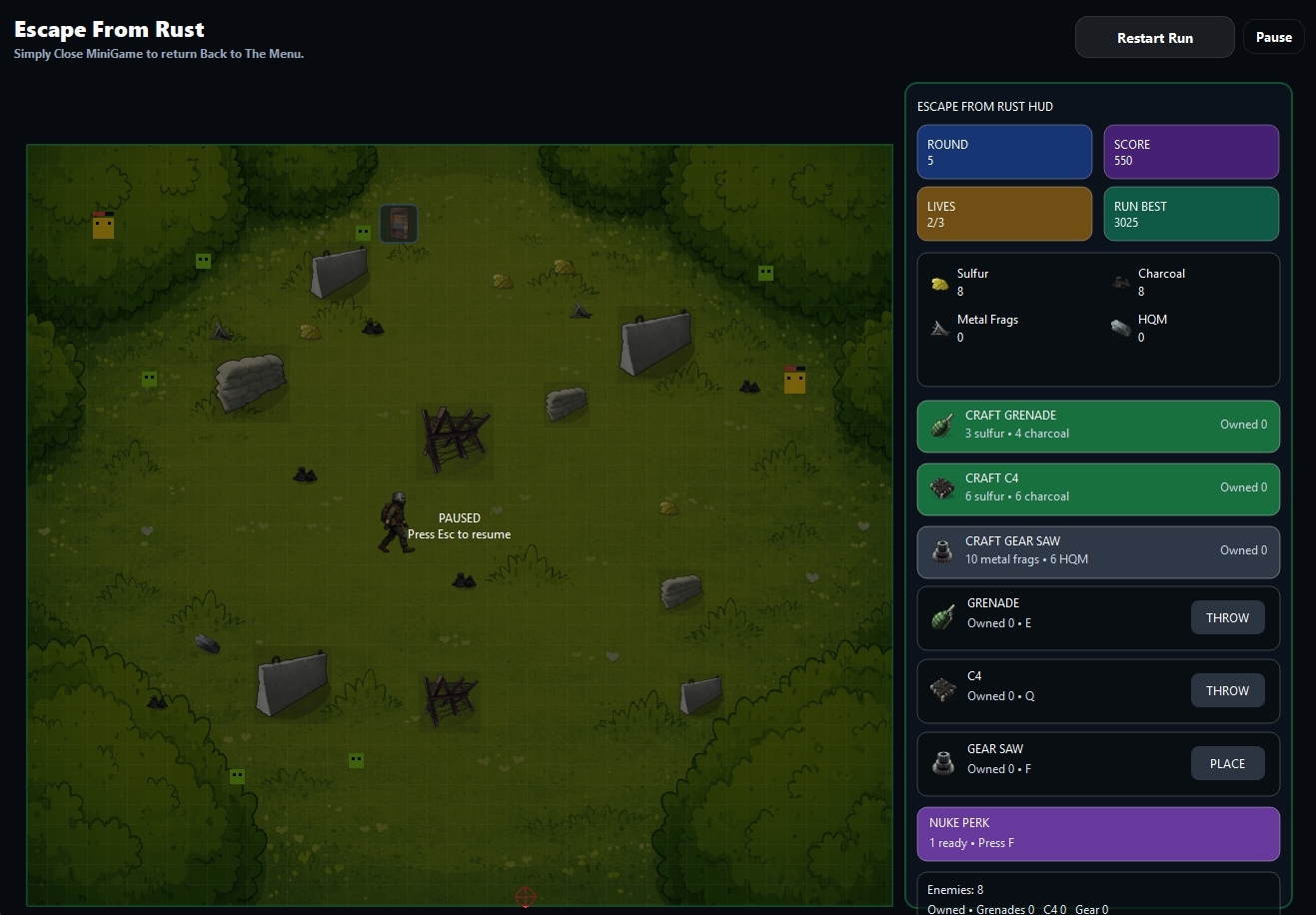Activate the Nuke Perk
1316x915 pixels.
coord(1097,833)
